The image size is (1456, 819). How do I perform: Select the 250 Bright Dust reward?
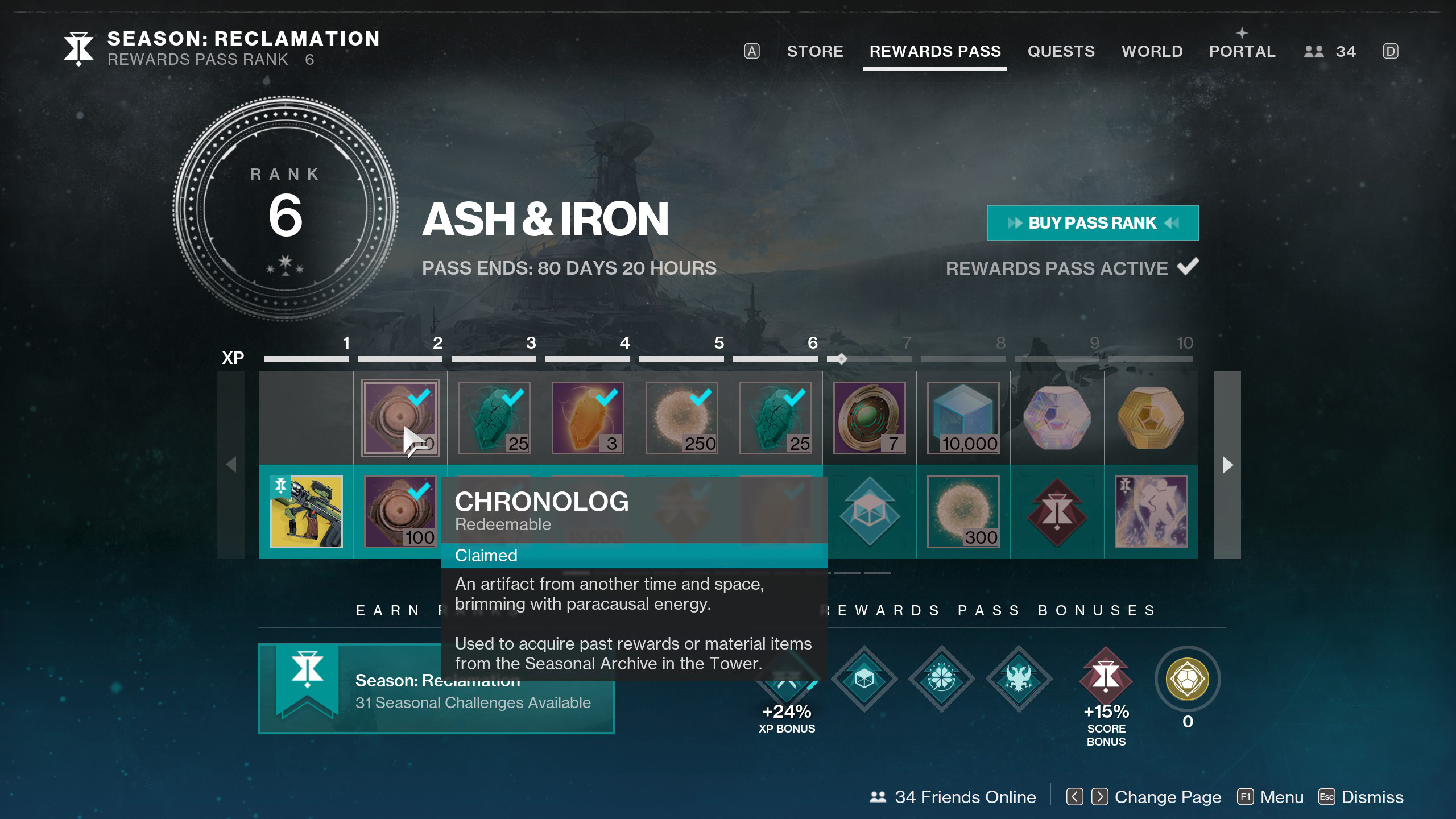click(681, 418)
